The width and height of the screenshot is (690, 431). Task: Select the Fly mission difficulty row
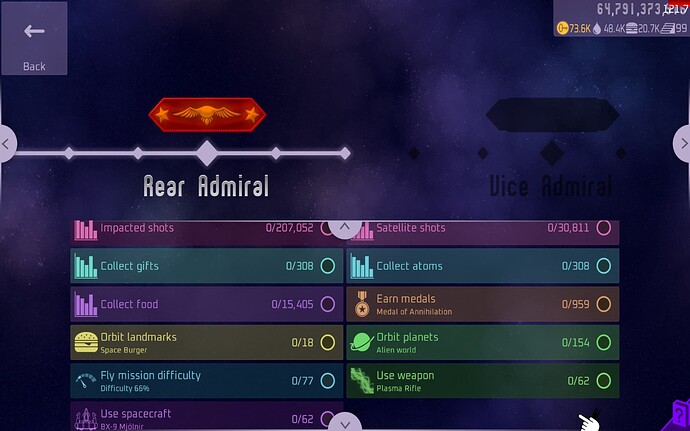(x=205, y=380)
